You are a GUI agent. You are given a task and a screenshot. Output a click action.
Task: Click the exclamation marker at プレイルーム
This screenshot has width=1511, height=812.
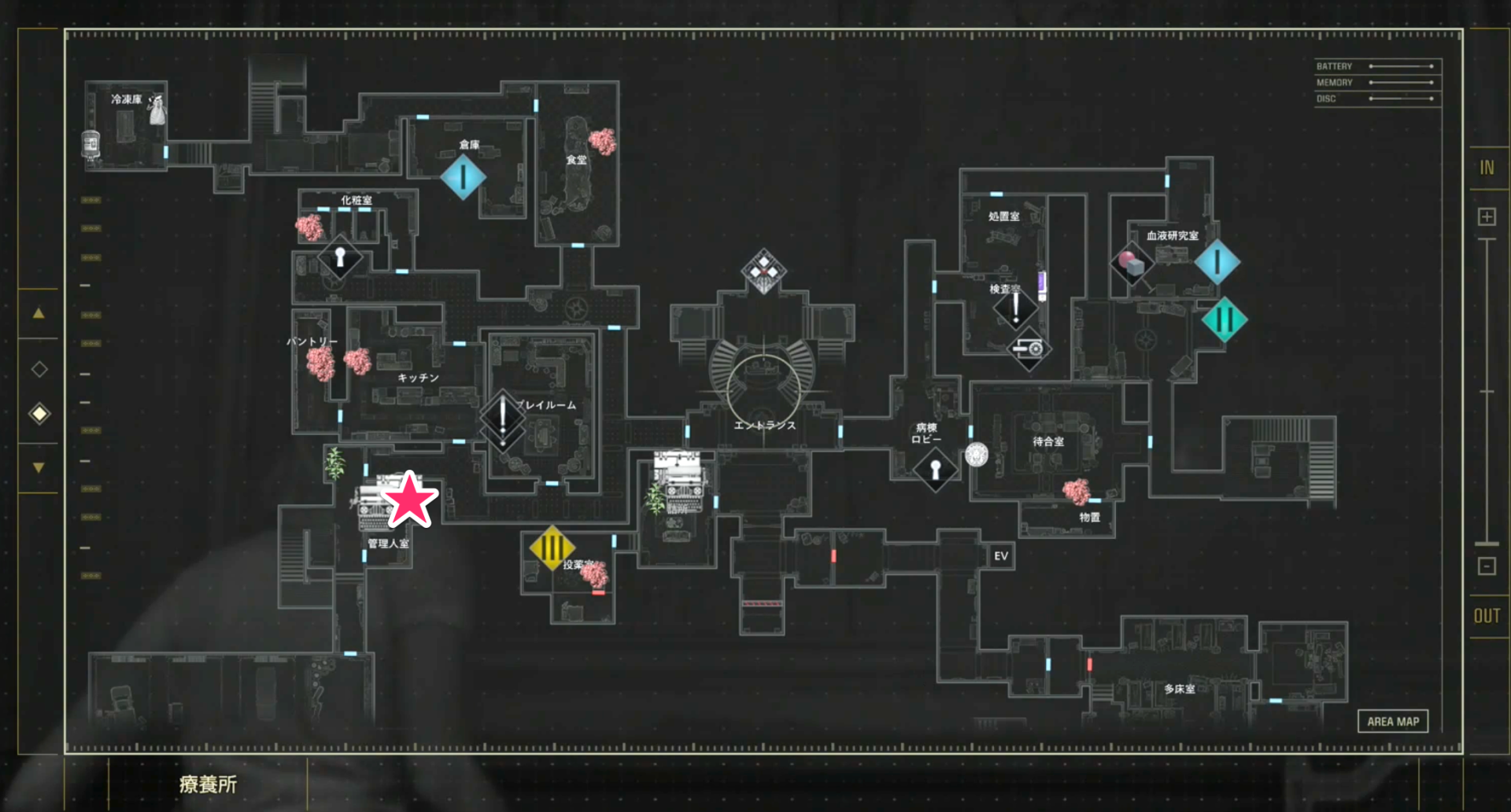pyautogui.click(x=503, y=416)
